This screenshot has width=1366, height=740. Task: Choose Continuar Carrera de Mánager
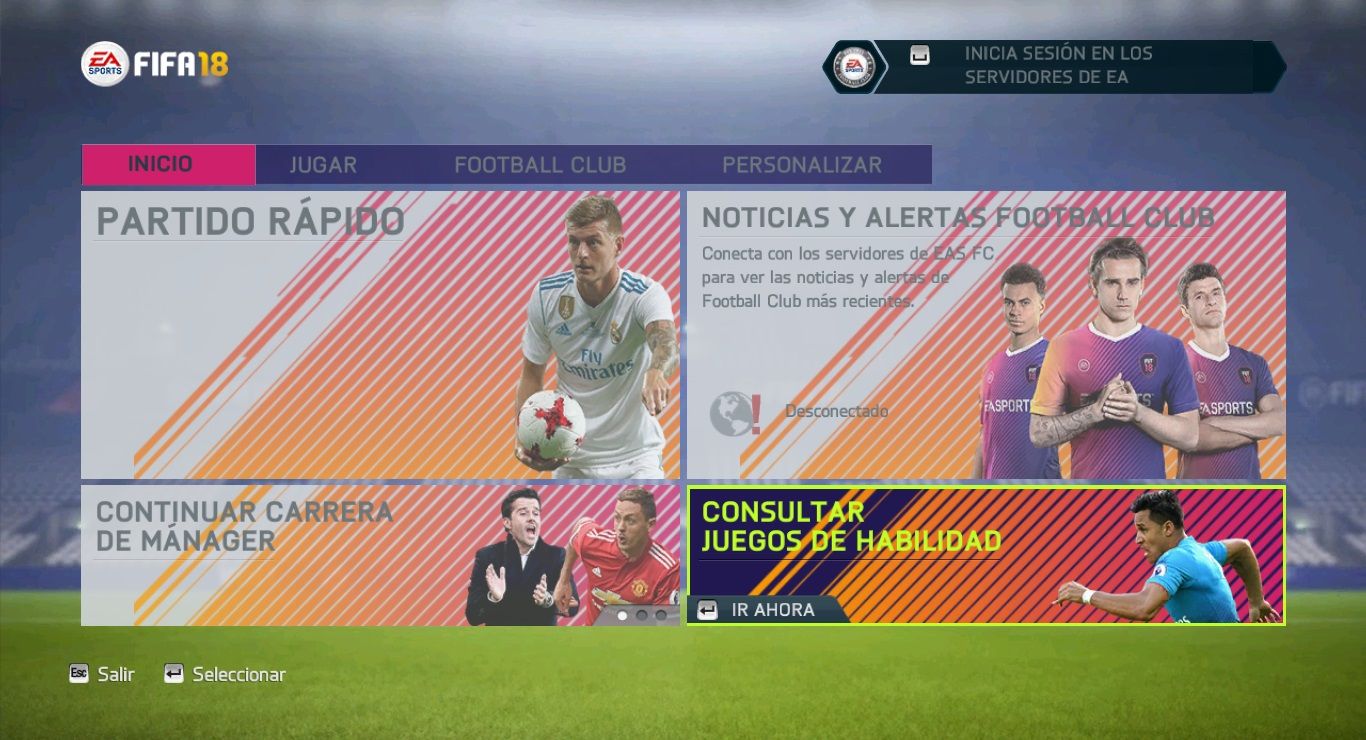380,555
